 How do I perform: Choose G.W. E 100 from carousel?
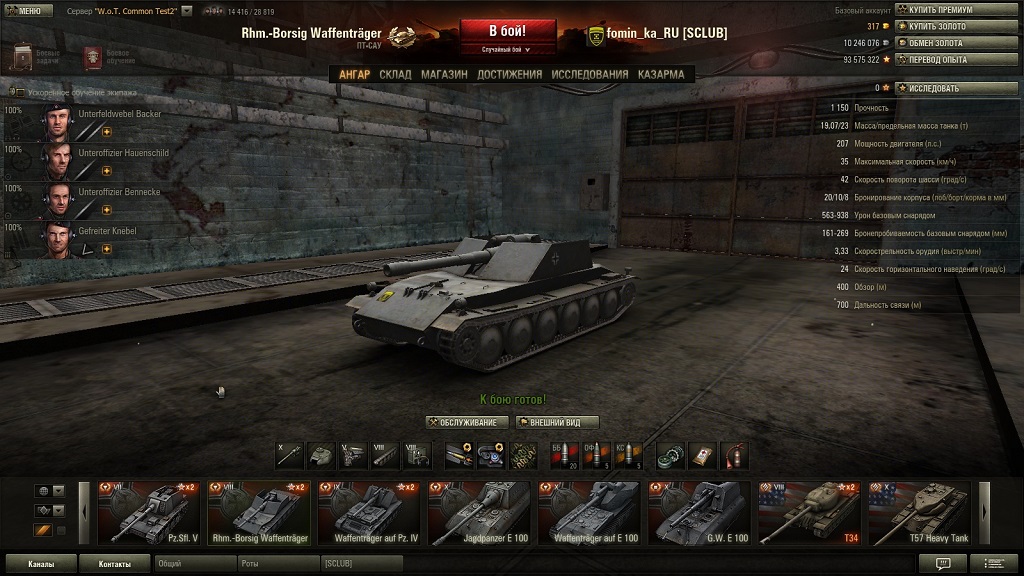pos(700,513)
